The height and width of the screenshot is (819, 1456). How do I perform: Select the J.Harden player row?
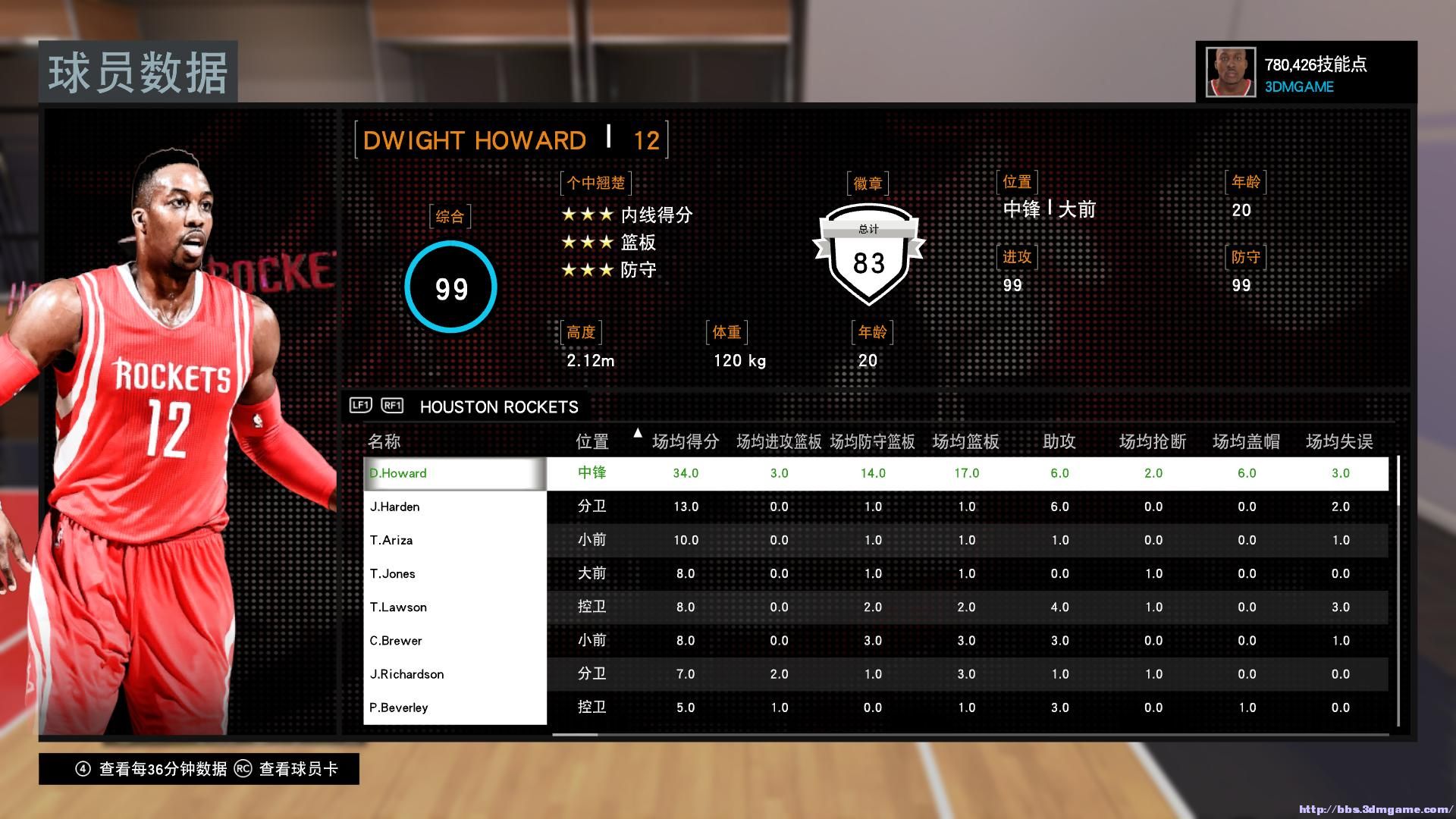(455, 506)
